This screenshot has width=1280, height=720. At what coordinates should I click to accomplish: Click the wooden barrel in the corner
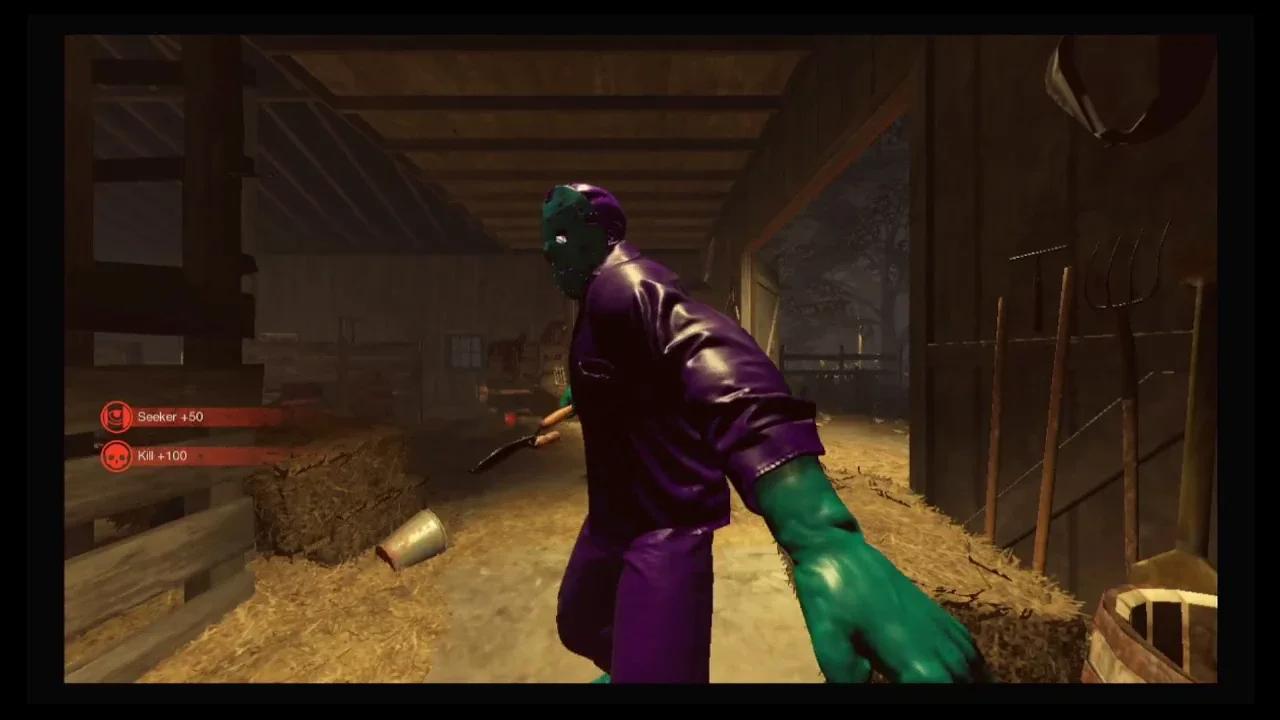(x=1160, y=630)
